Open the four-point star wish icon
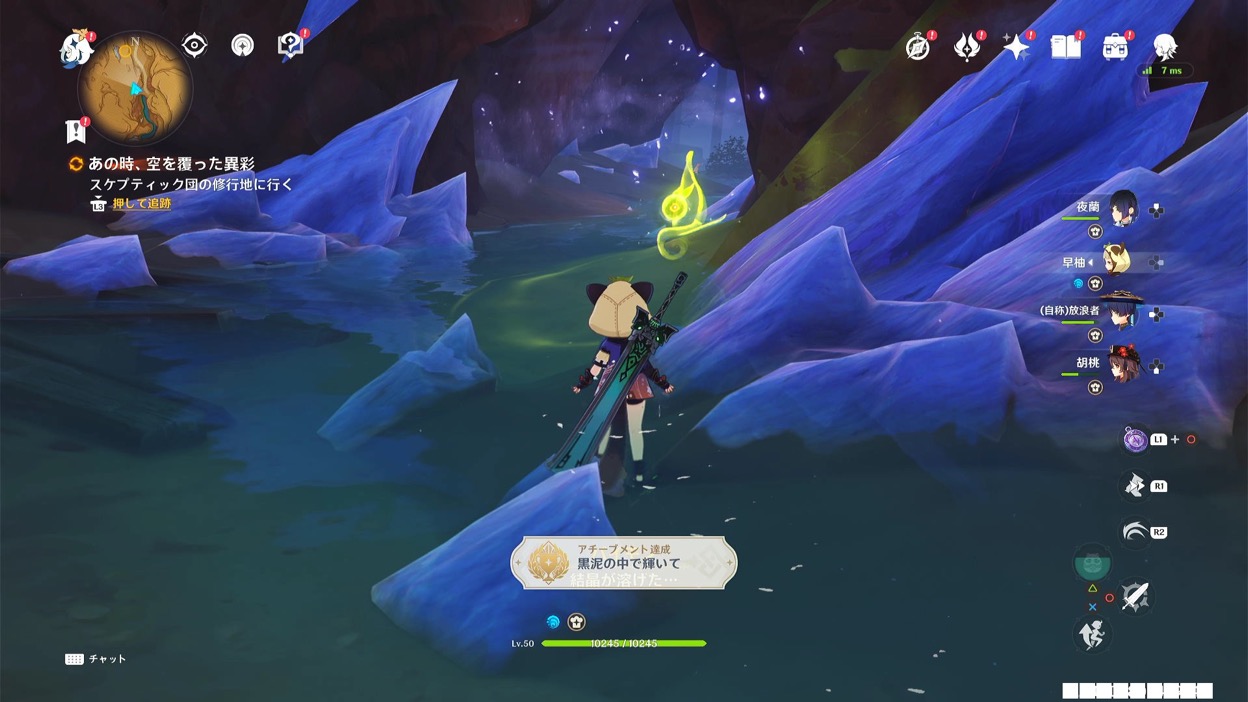 tap(1016, 47)
